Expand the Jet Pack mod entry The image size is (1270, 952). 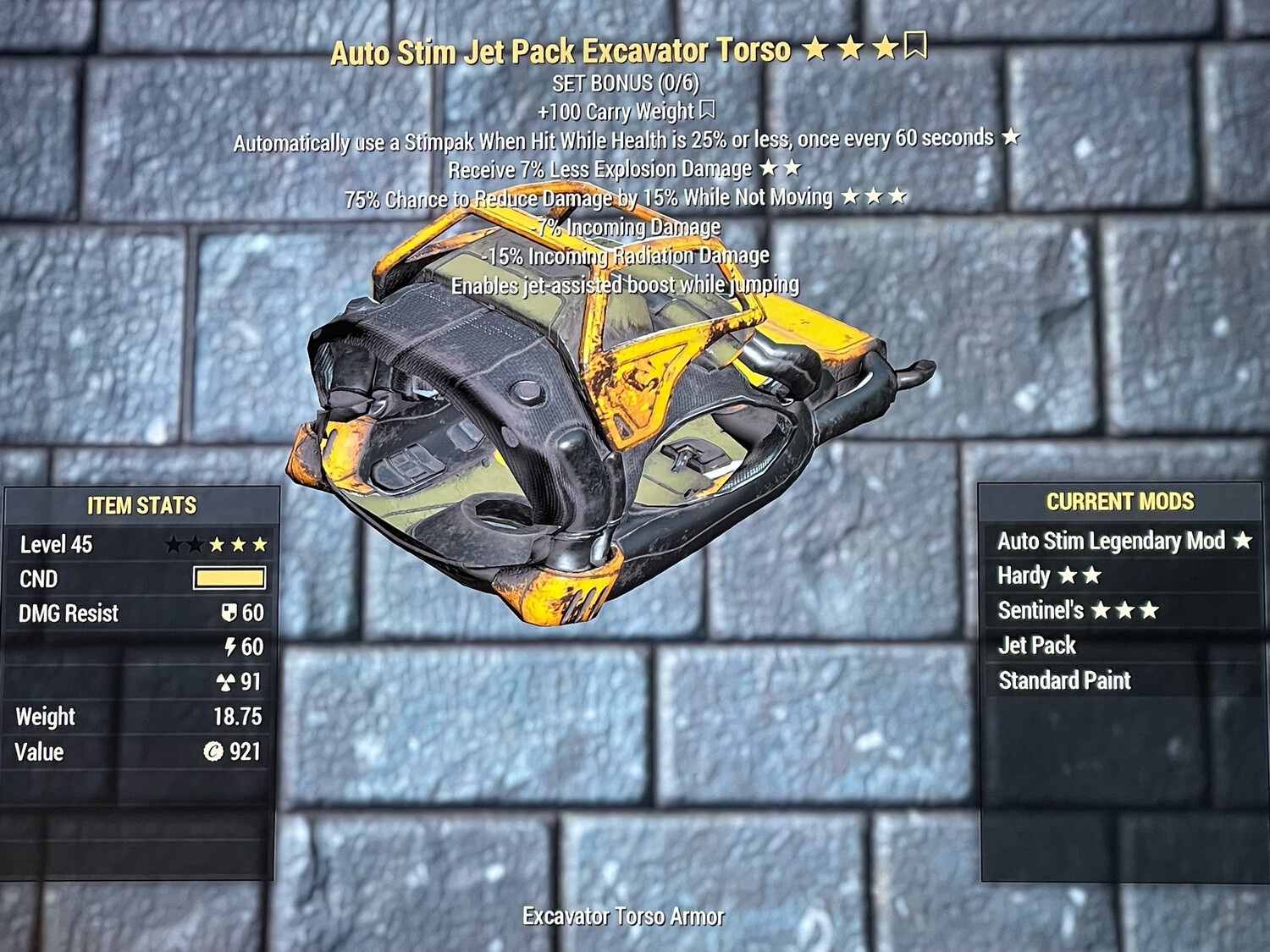[1037, 645]
